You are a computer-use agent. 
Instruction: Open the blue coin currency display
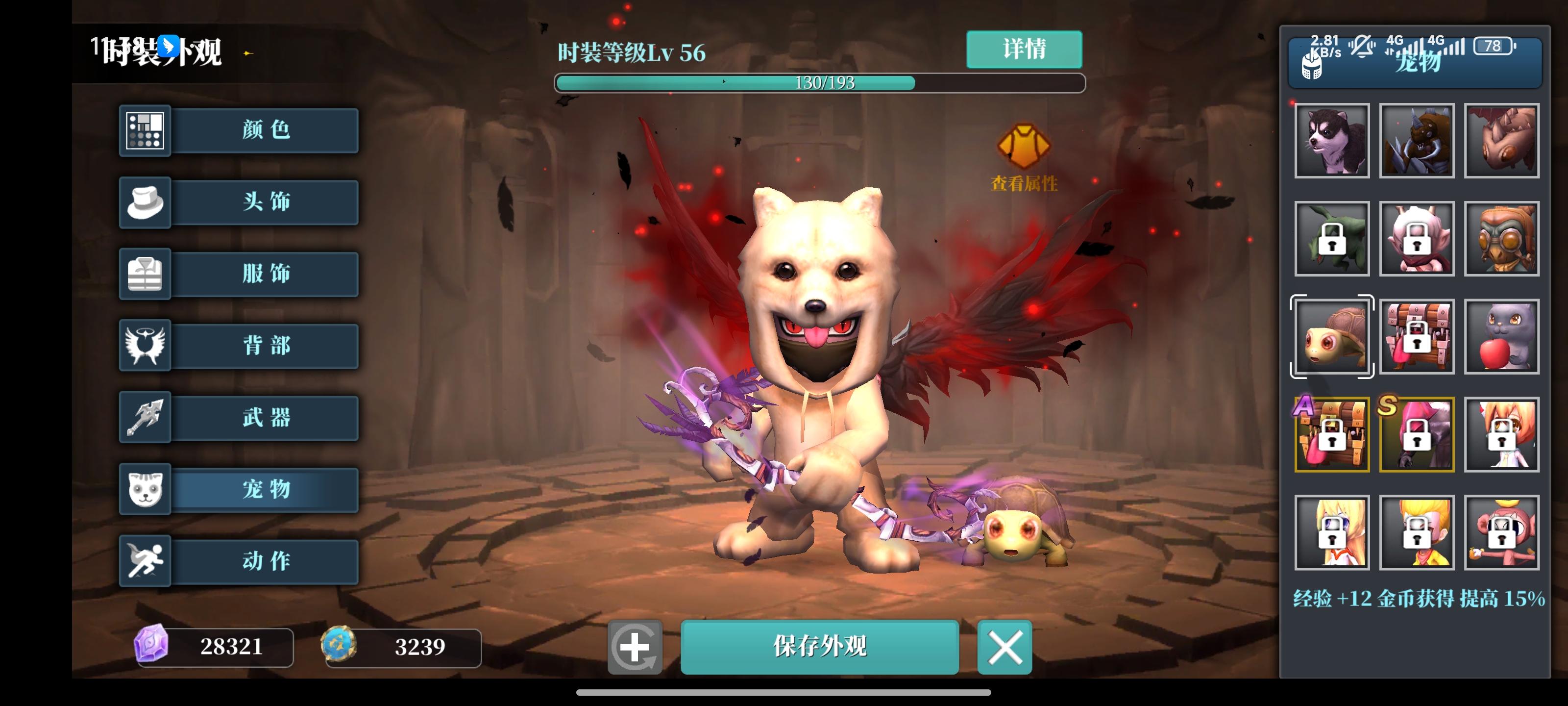point(403,648)
